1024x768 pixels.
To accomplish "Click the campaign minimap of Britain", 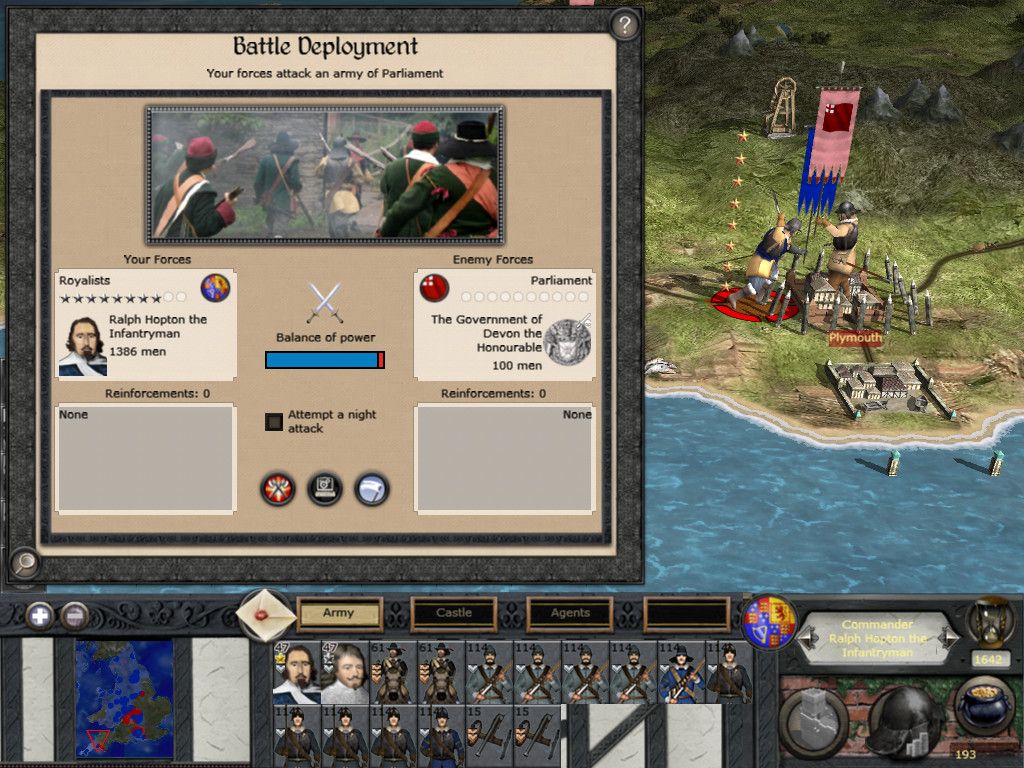I will (124, 697).
